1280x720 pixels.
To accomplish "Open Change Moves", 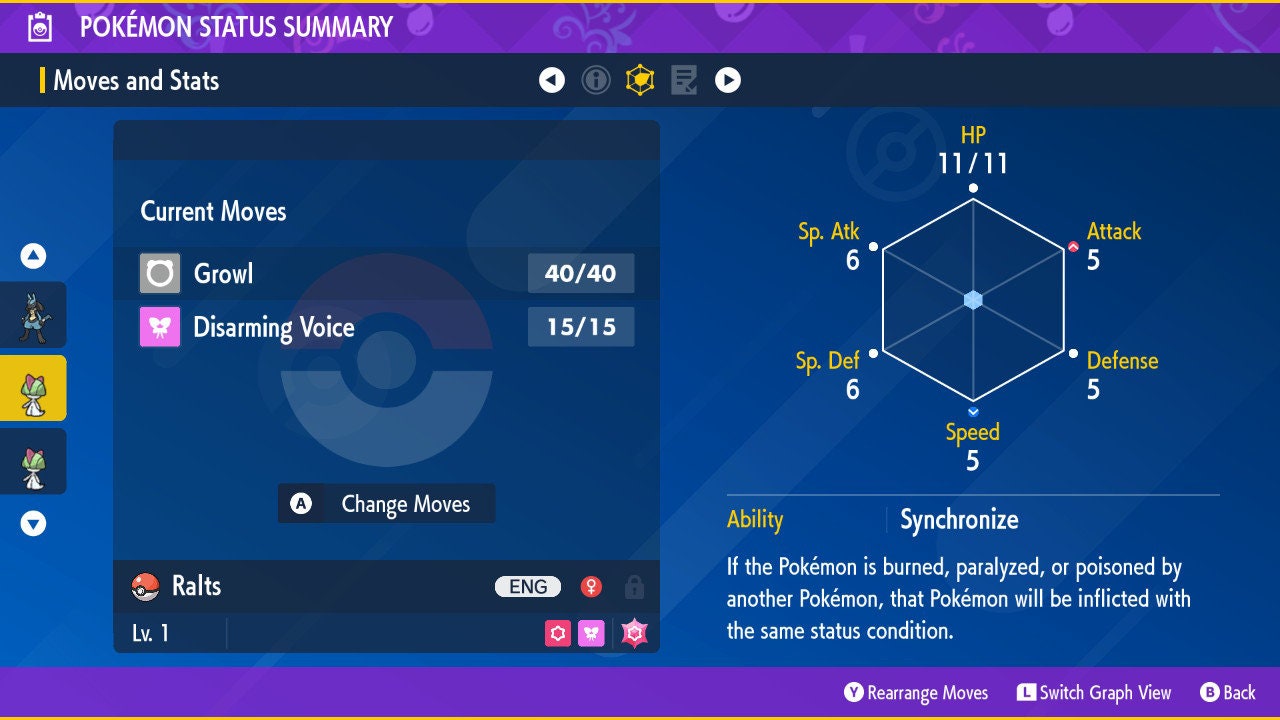I will coord(386,504).
